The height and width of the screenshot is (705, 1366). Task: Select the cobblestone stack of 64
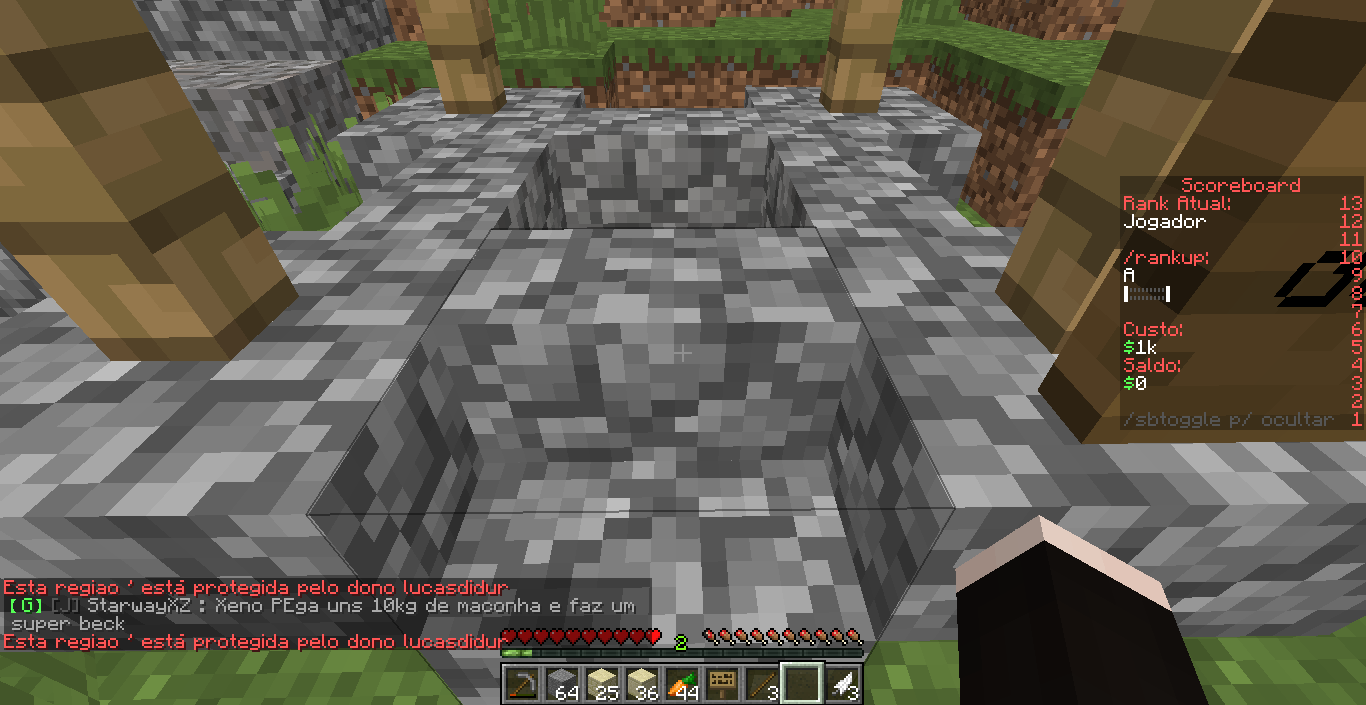pos(561,684)
